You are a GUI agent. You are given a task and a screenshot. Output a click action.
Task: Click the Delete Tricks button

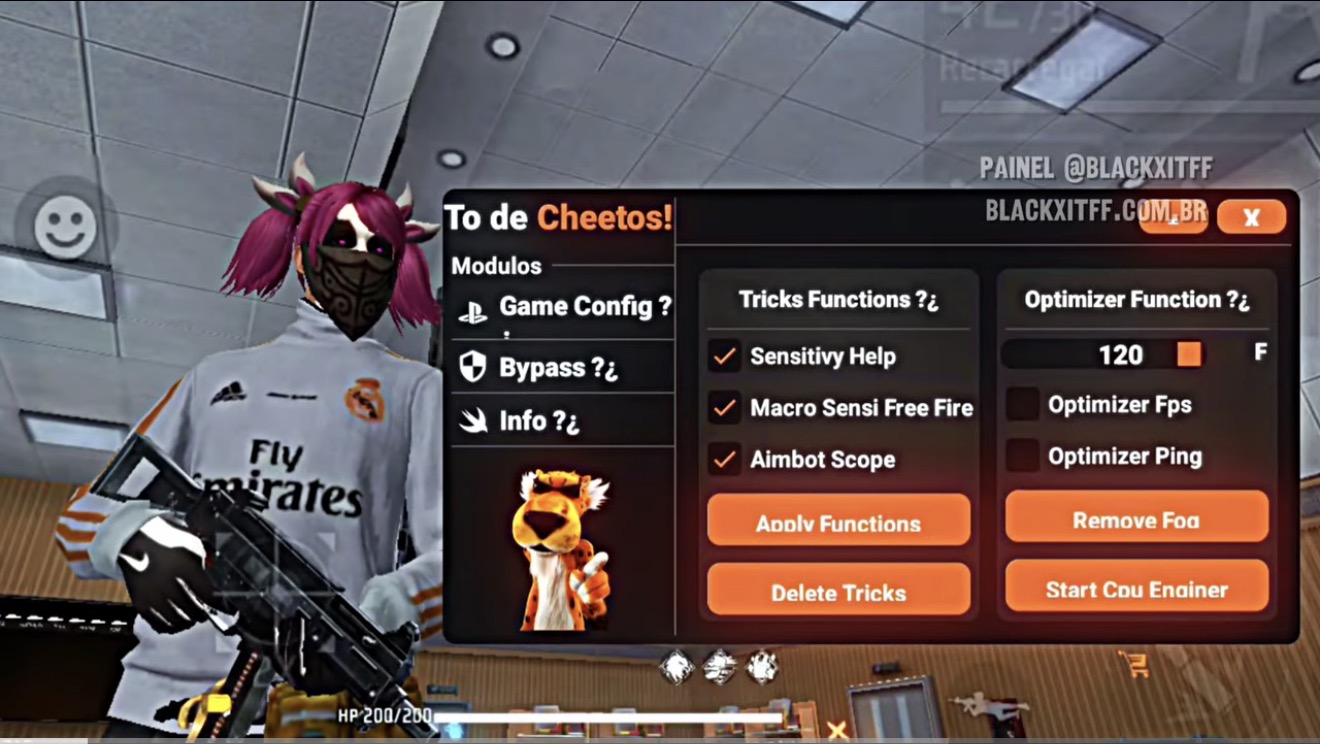(838, 590)
